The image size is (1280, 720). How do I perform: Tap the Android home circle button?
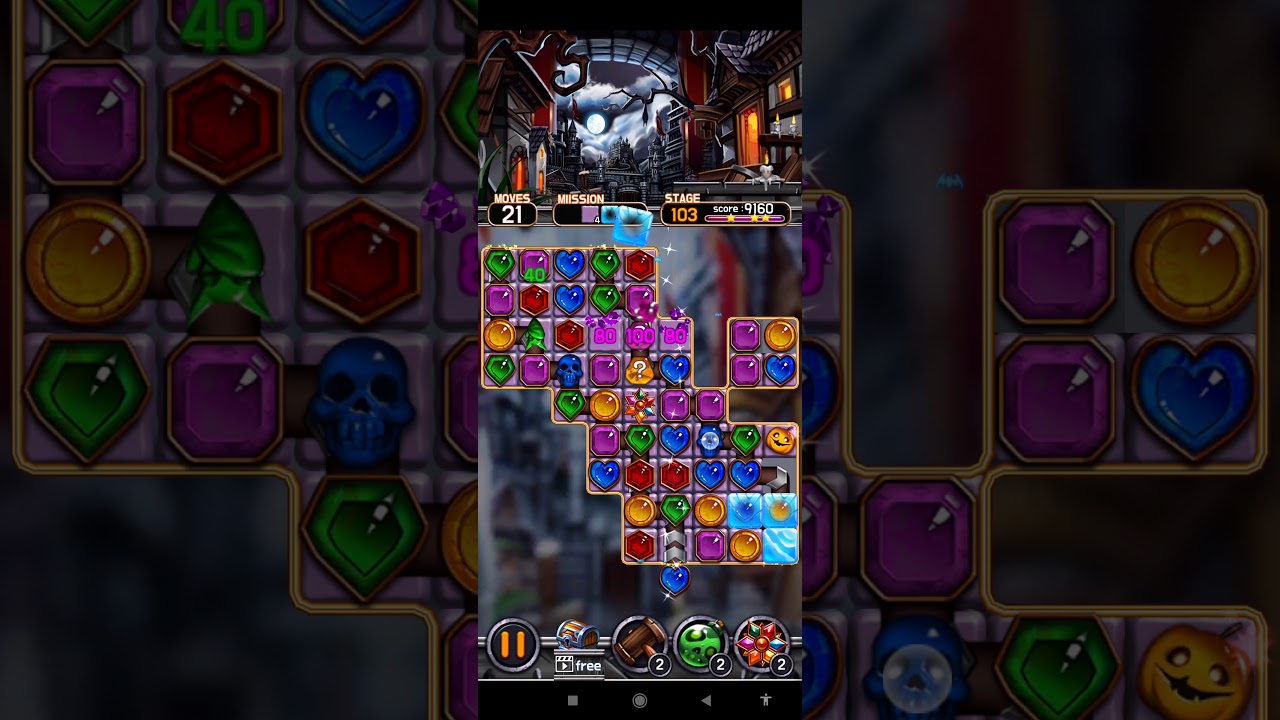(x=640, y=701)
